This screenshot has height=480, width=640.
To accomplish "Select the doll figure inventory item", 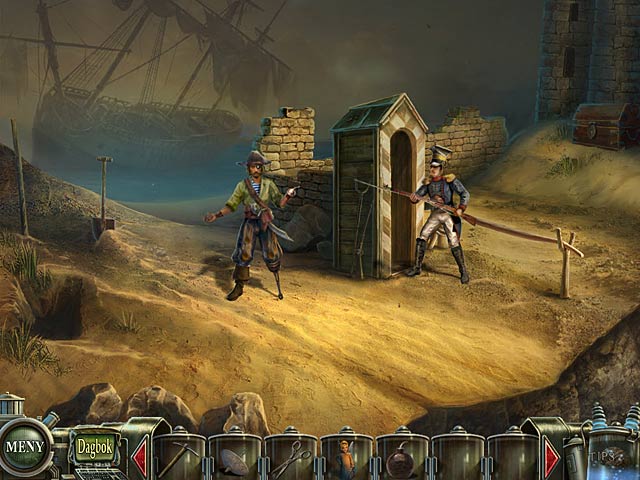I will (x=346, y=461).
